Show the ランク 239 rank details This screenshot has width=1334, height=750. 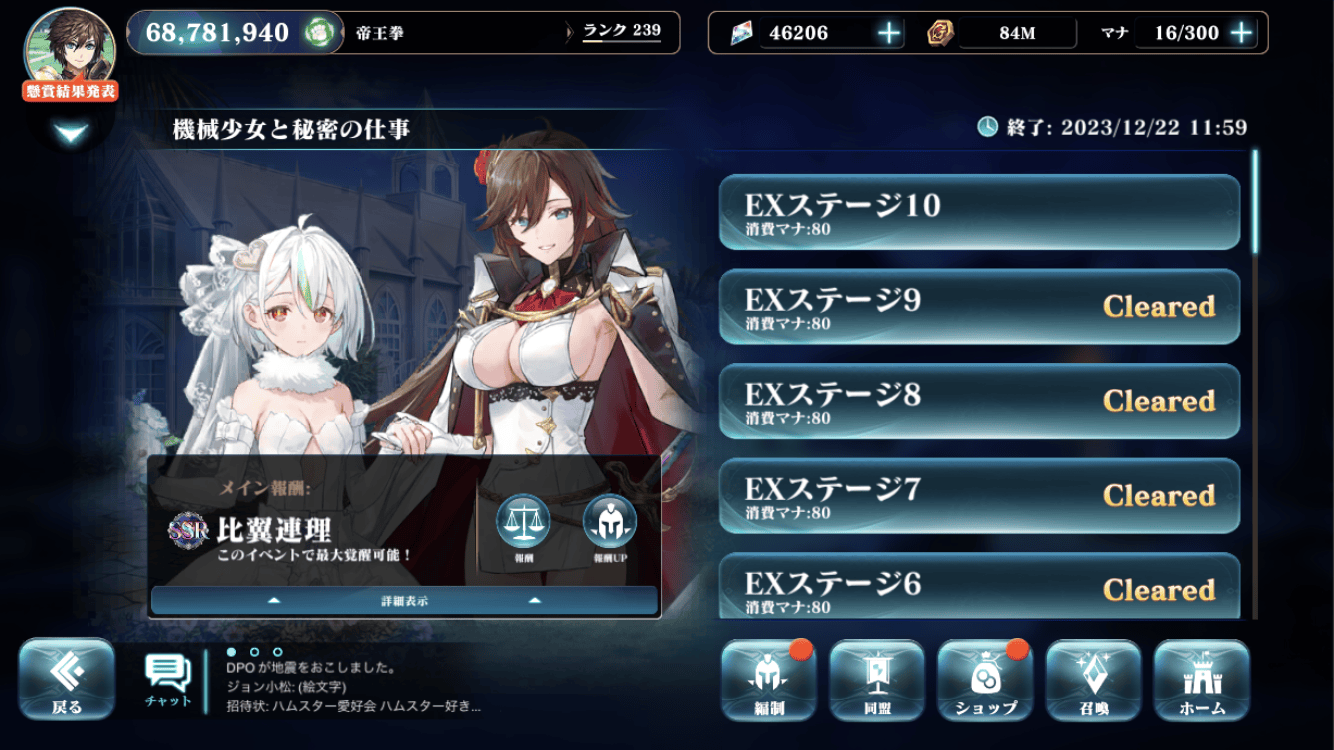(x=621, y=31)
